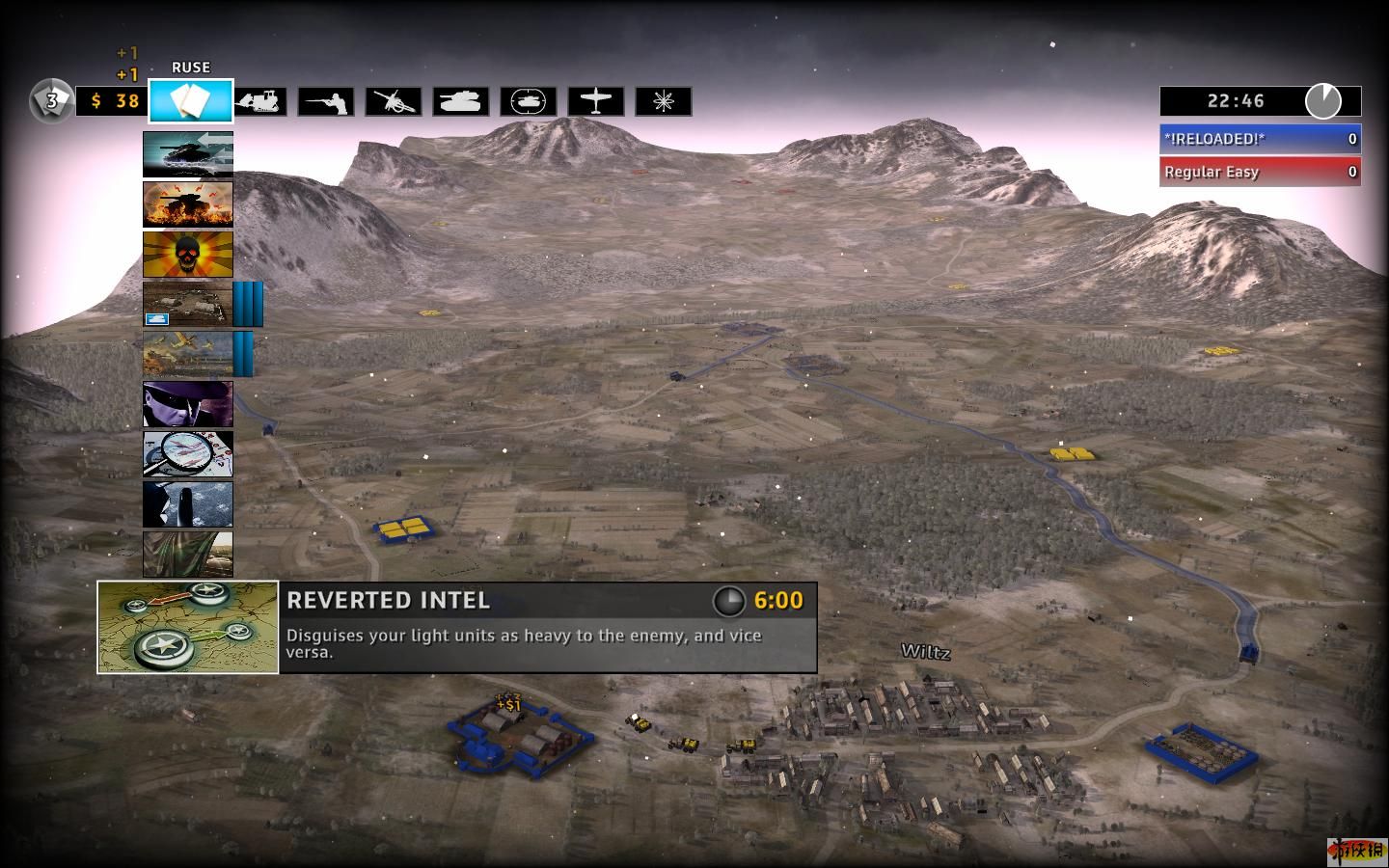Viewport: 1389px width, 868px height.
Task: Pick the burning tank ruse card
Action: click(x=188, y=204)
